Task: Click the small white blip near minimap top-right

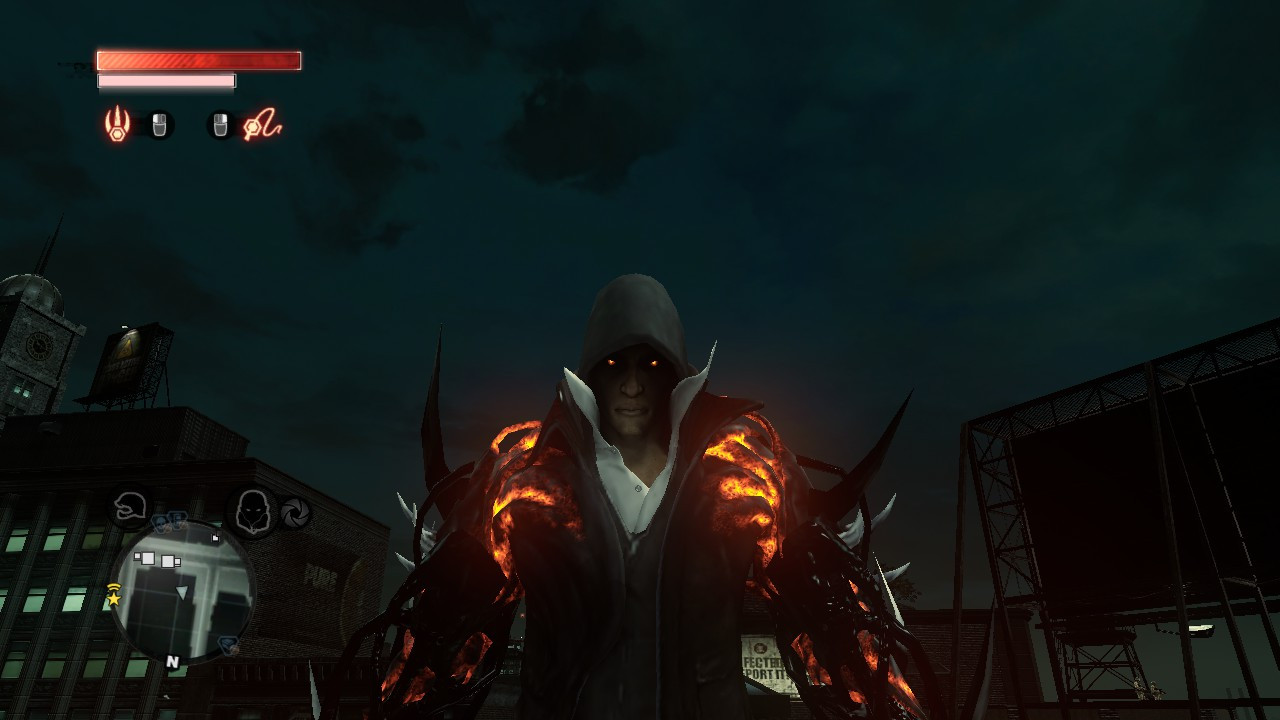Action: tap(216, 537)
